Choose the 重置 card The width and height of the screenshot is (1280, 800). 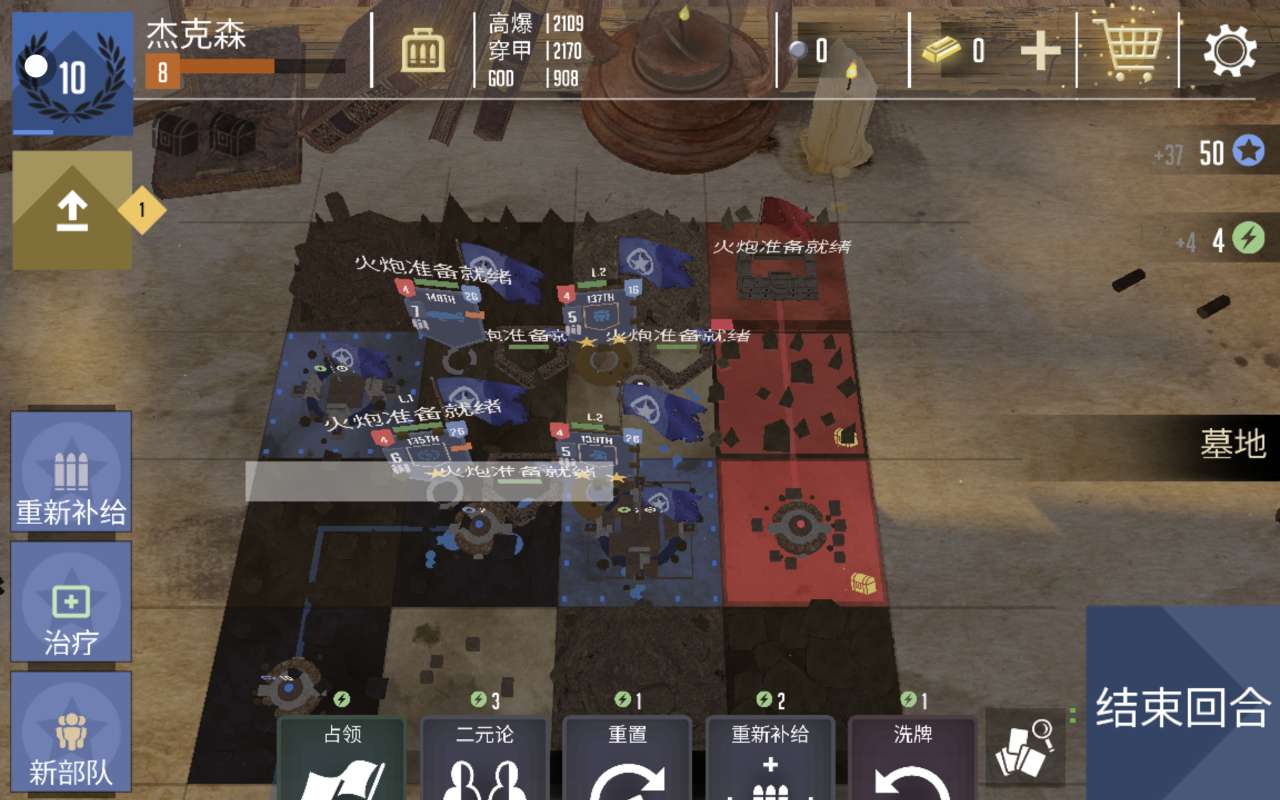pyautogui.click(x=627, y=760)
